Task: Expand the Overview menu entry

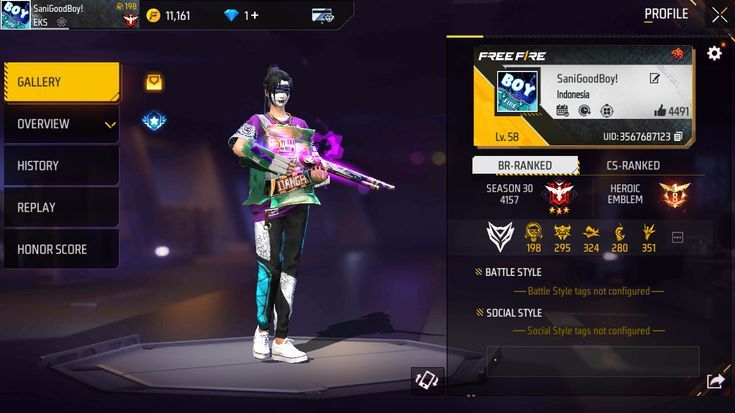Action: point(62,124)
